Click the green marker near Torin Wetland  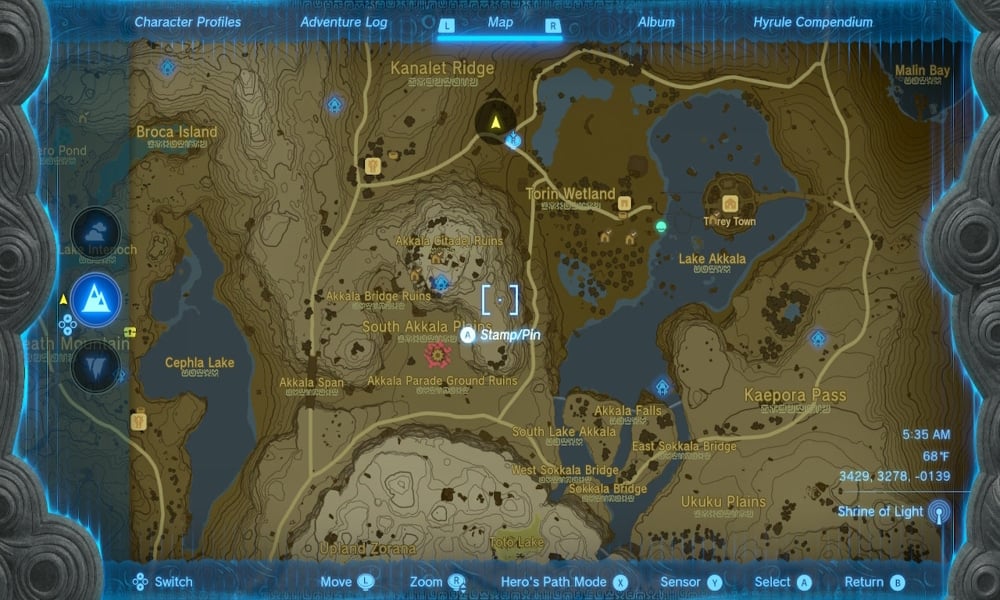pyautogui.click(x=660, y=227)
